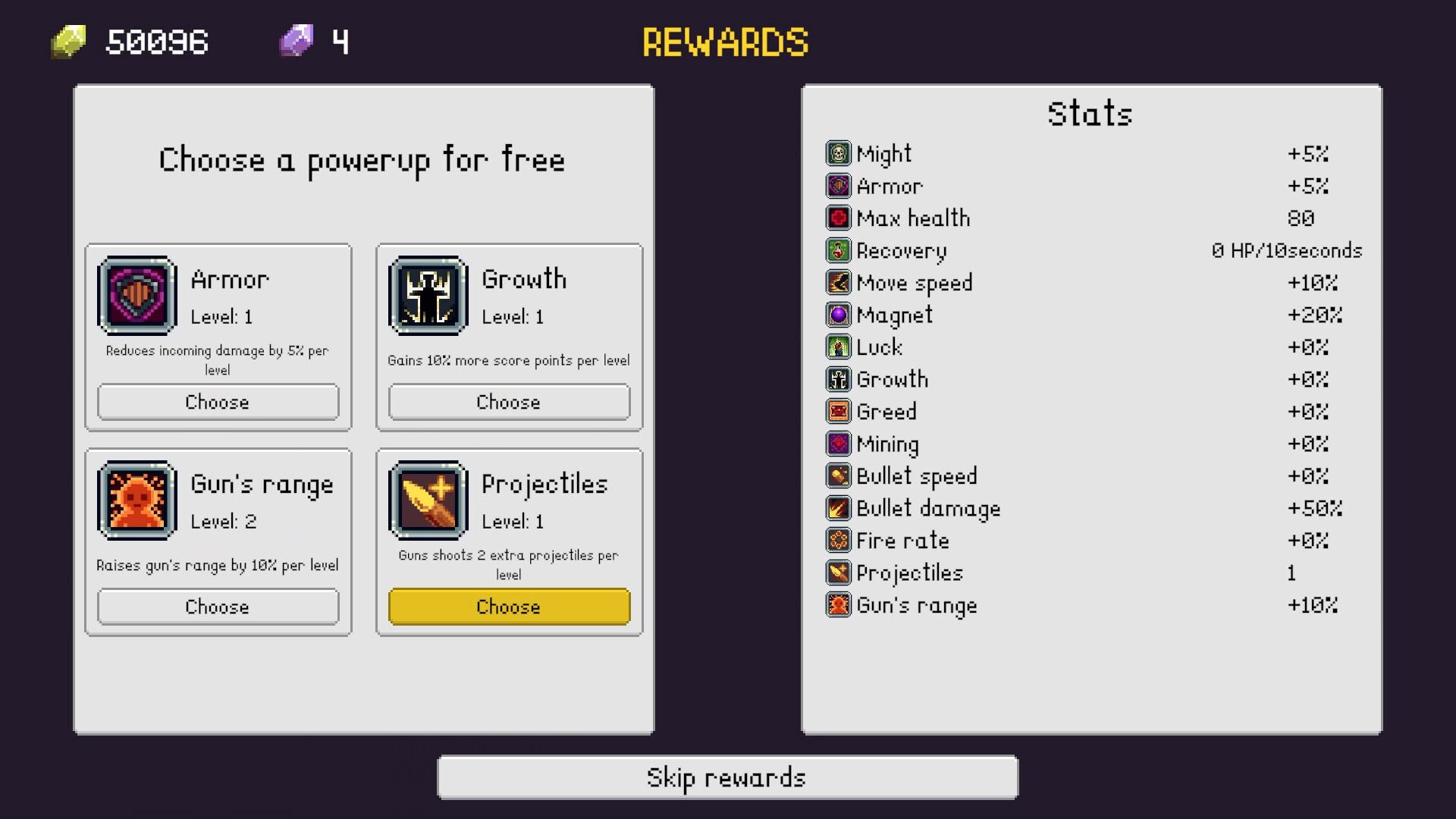Click the Move speed stat icon
The height and width of the screenshot is (819, 1456).
838,283
